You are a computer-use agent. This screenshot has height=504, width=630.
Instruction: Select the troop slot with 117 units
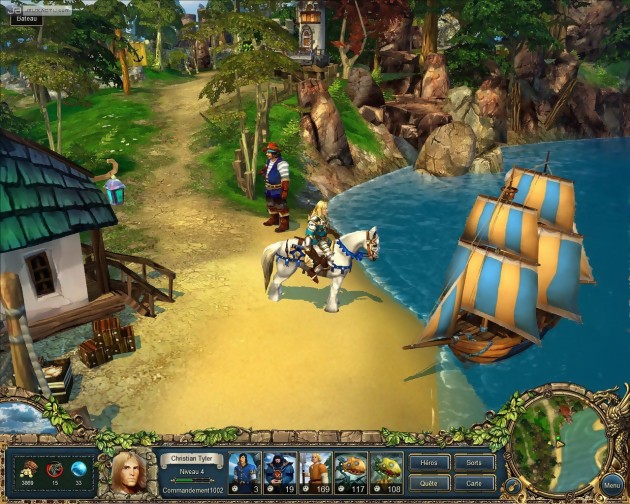click(351, 472)
